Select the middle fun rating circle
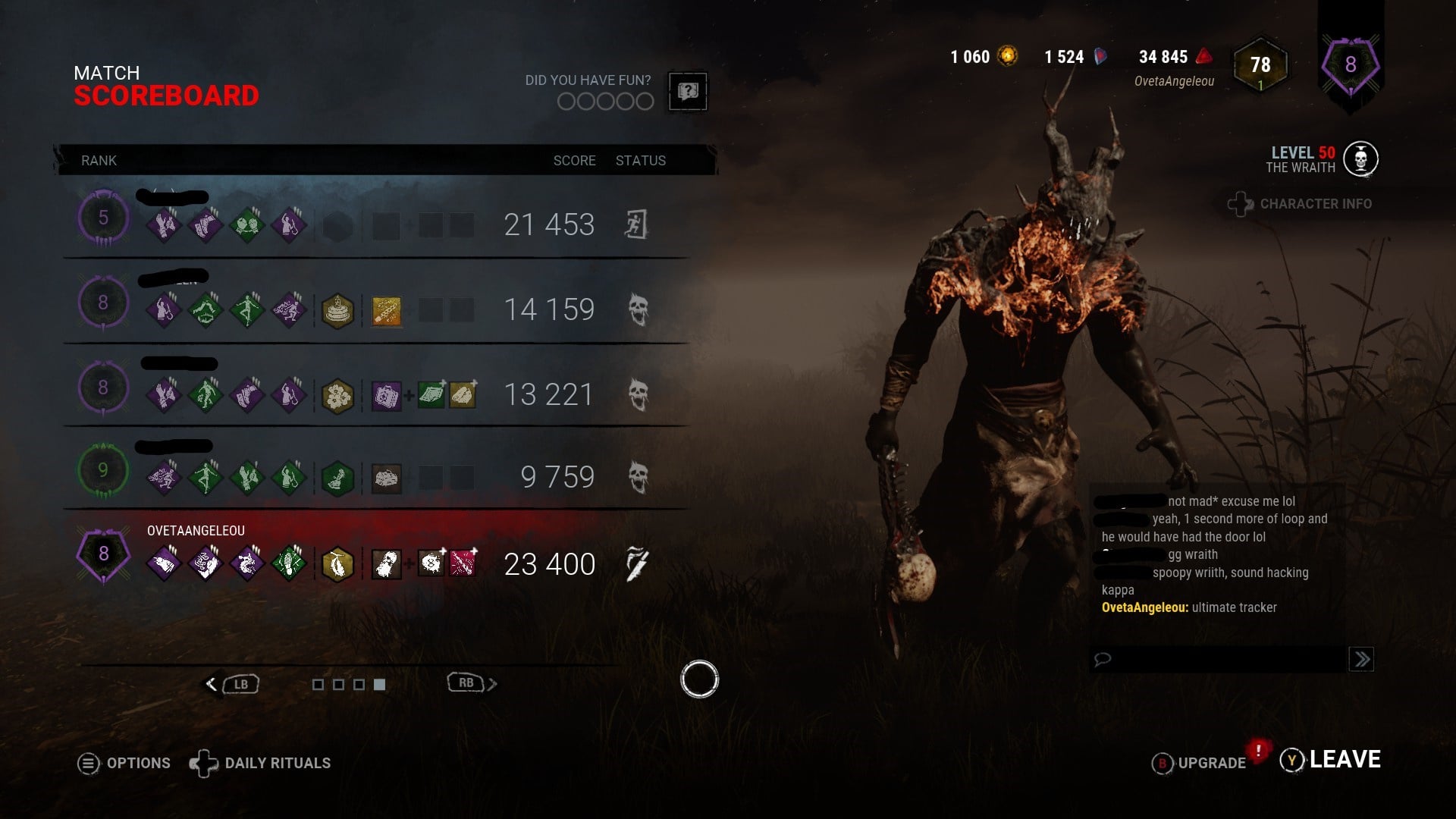This screenshot has height=819, width=1456. coord(607,101)
